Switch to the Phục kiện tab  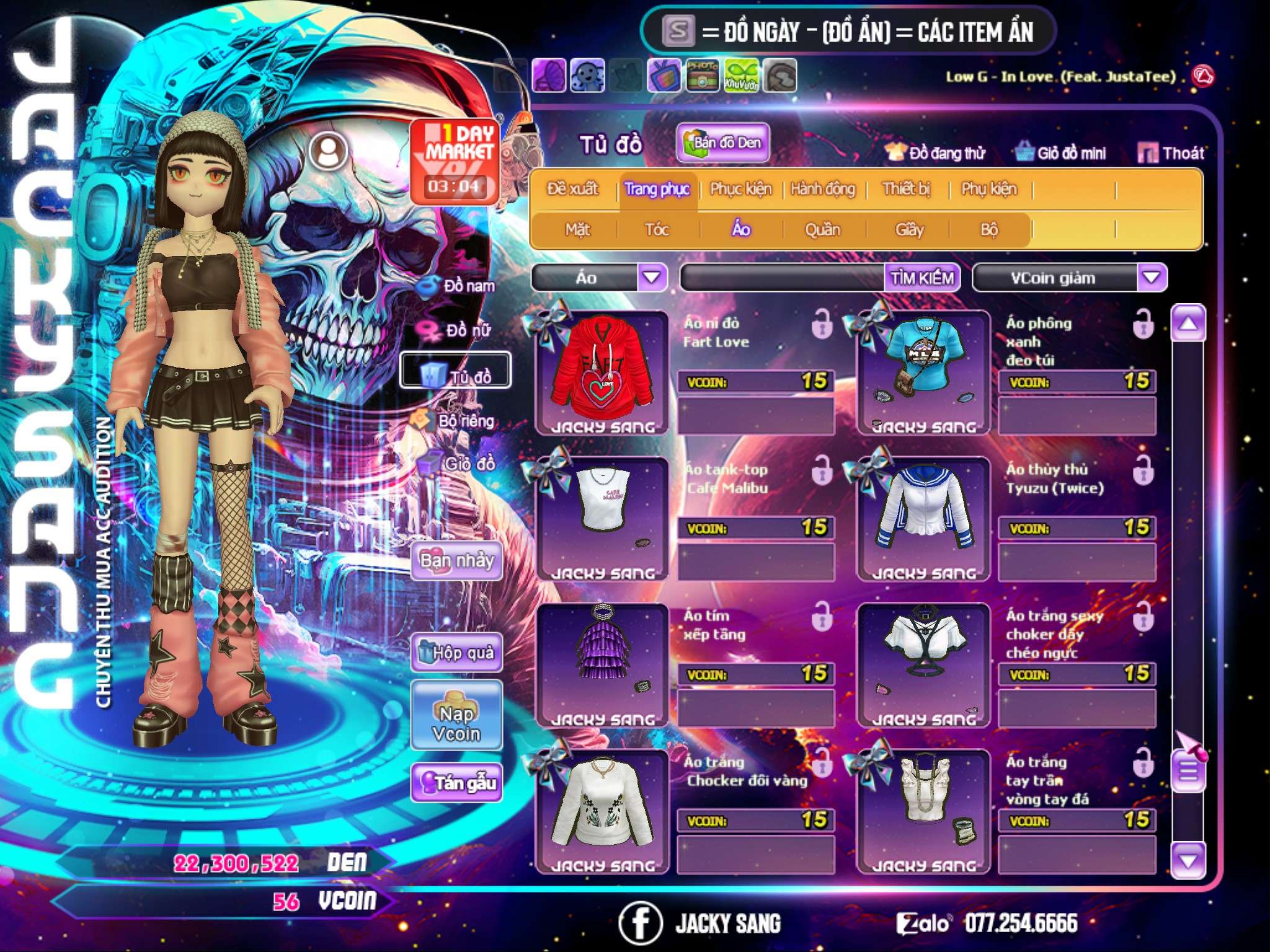pyautogui.click(x=740, y=189)
